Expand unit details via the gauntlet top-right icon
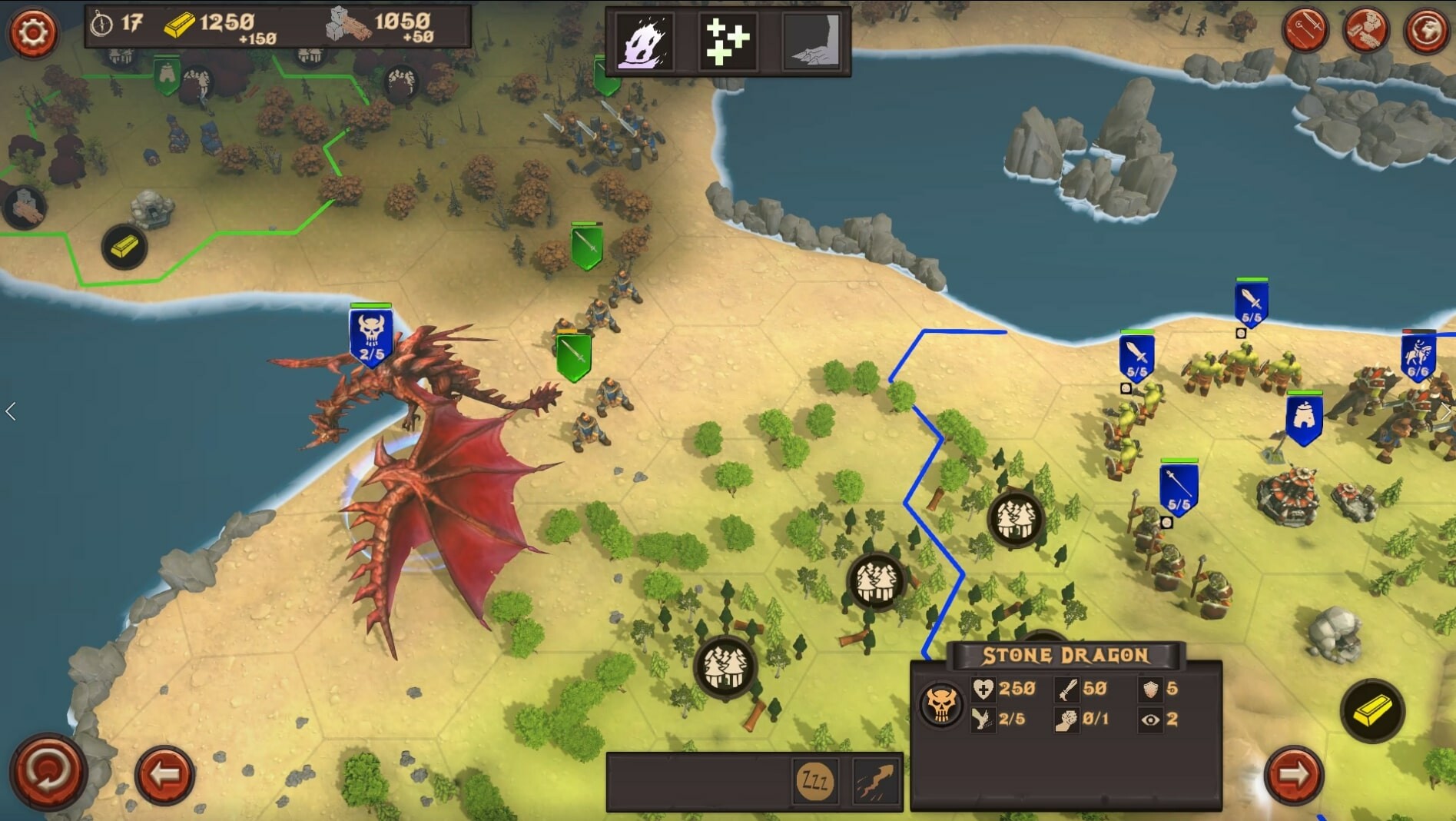This screenshot has height=821, width=1456. pyautogui.click(x=1366, y=29)
